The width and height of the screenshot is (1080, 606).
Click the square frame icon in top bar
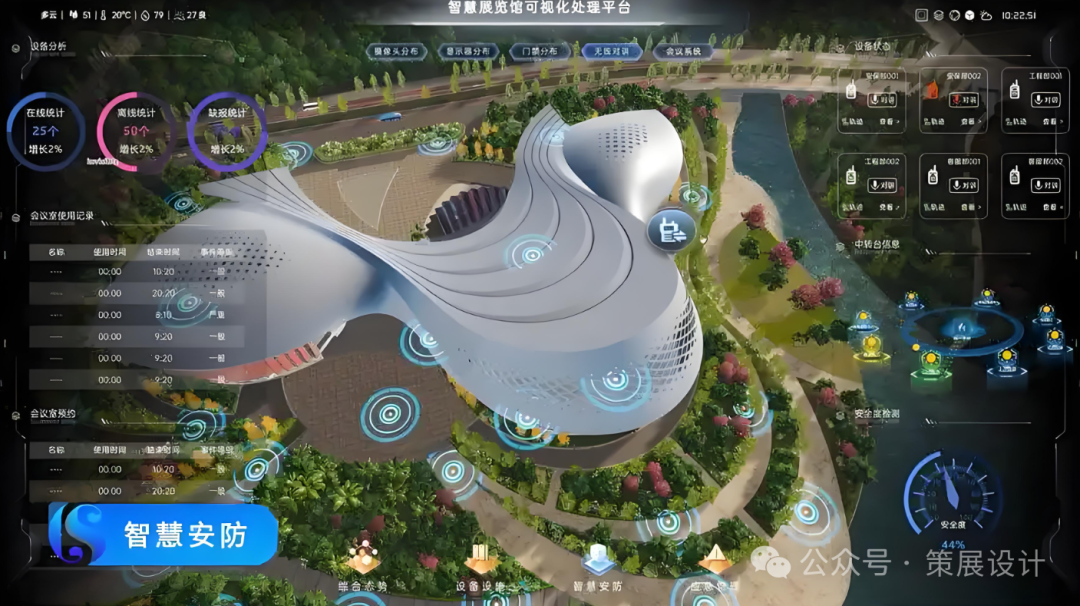pos(921,15)
